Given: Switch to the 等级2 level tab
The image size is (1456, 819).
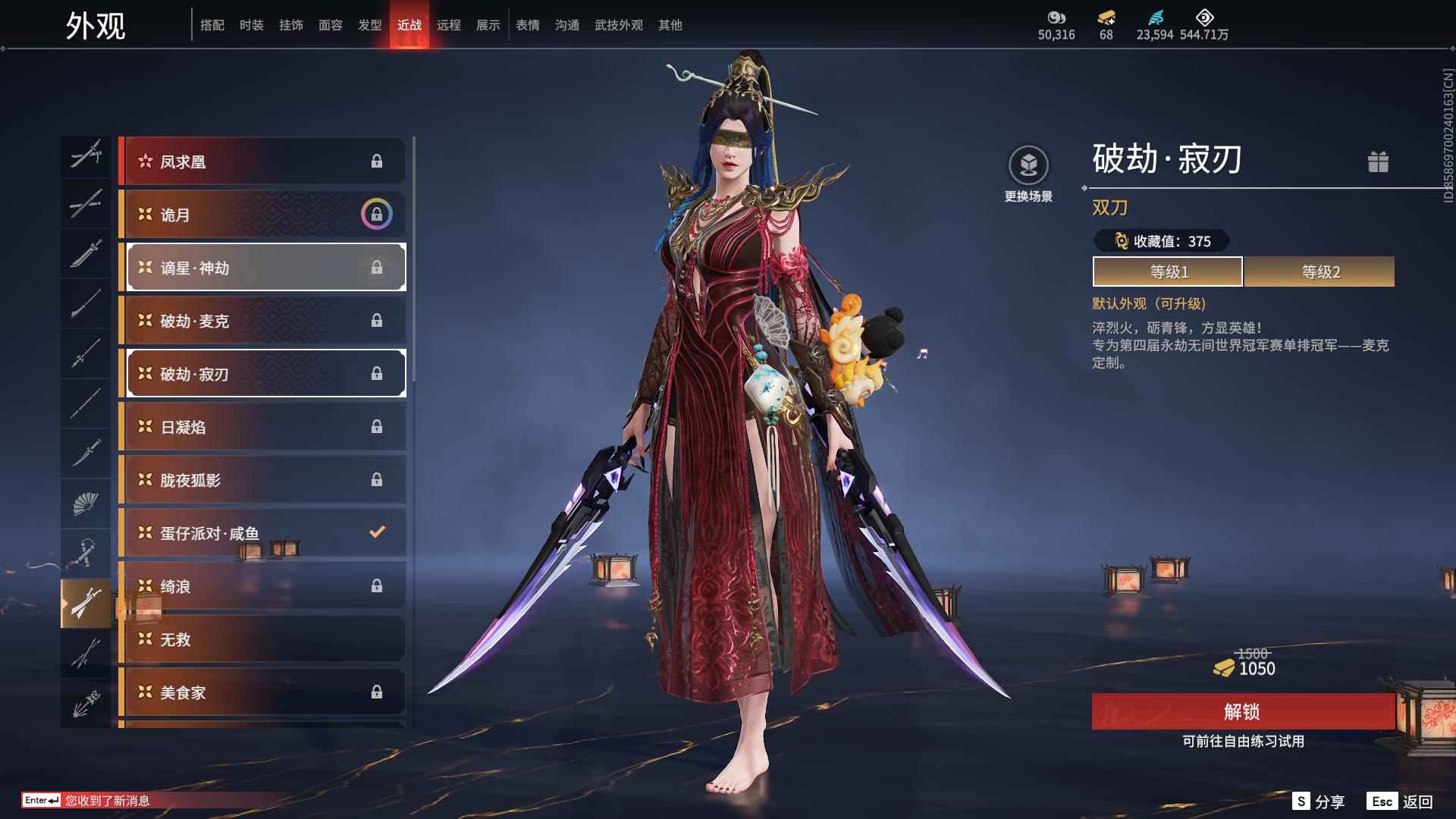Looking at the screenshot, I should [1318, 271].
